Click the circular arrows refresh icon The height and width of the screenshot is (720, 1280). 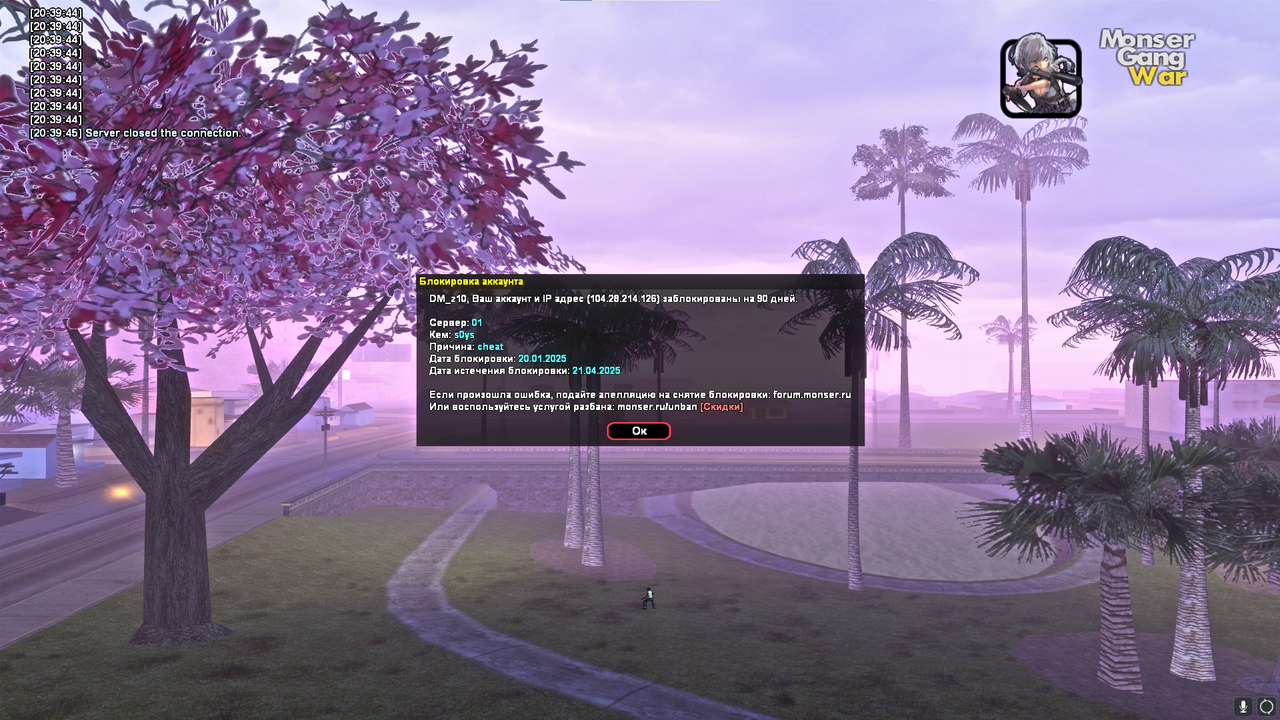[1266, 706]
